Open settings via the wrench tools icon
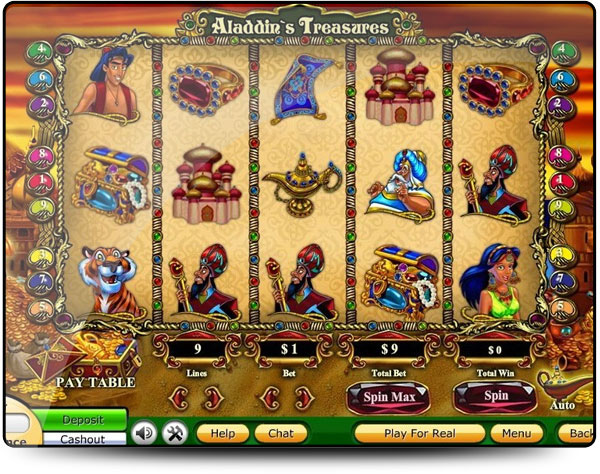This screenshot has width=600, height=474. tap(175, 433)
